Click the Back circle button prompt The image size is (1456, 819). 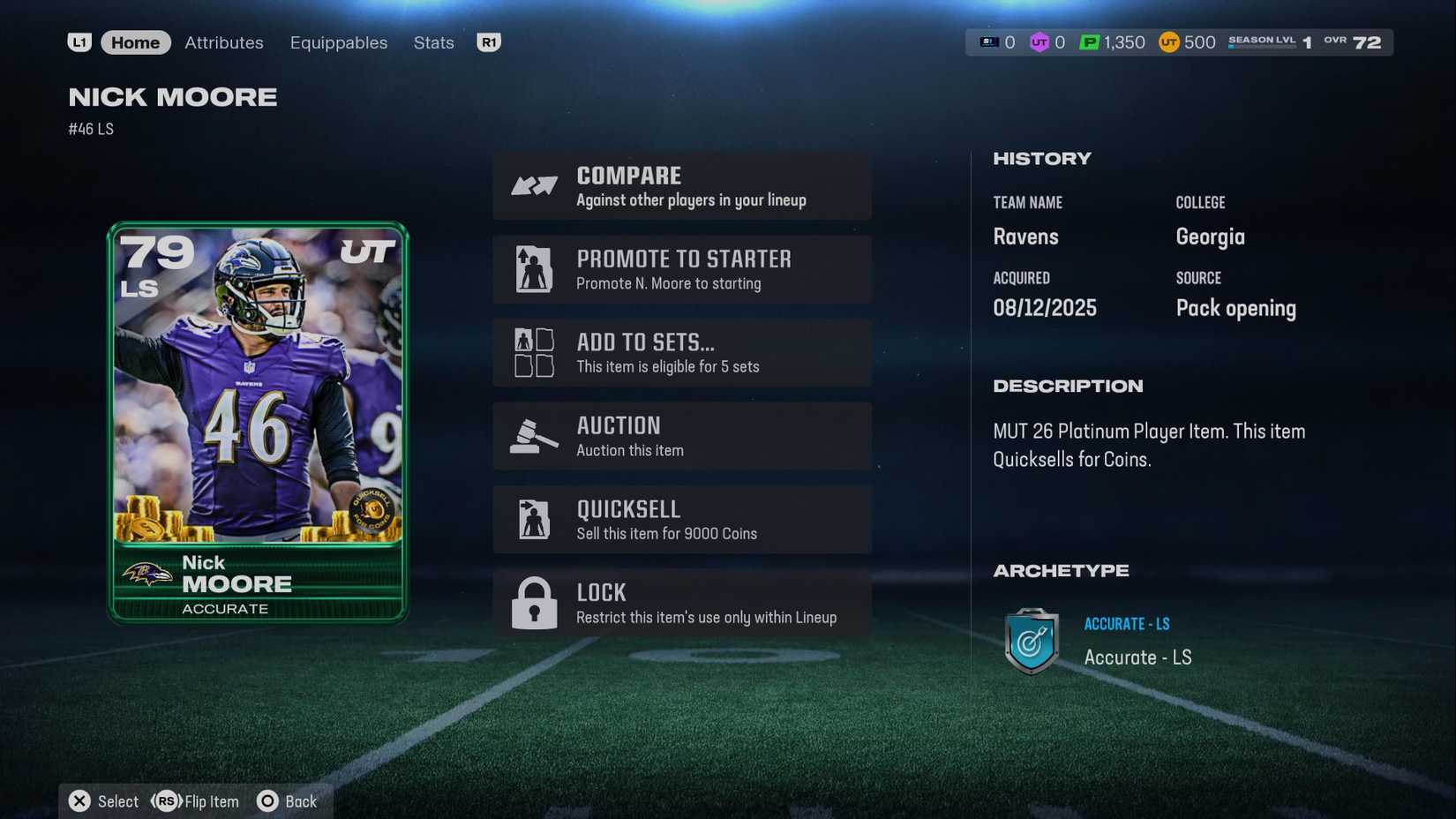(266, 801)
